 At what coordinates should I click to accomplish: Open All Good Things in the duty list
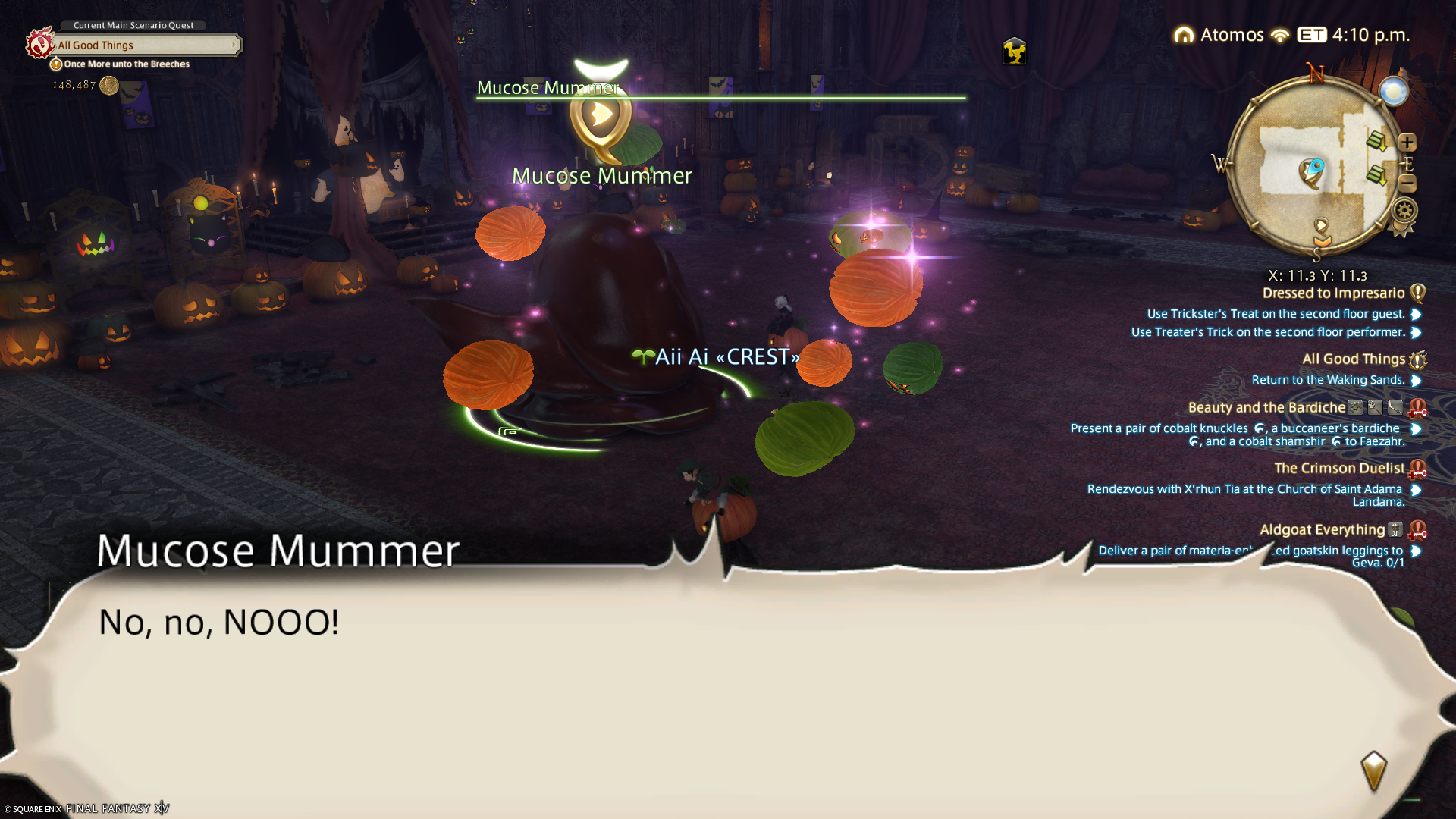1354,359
